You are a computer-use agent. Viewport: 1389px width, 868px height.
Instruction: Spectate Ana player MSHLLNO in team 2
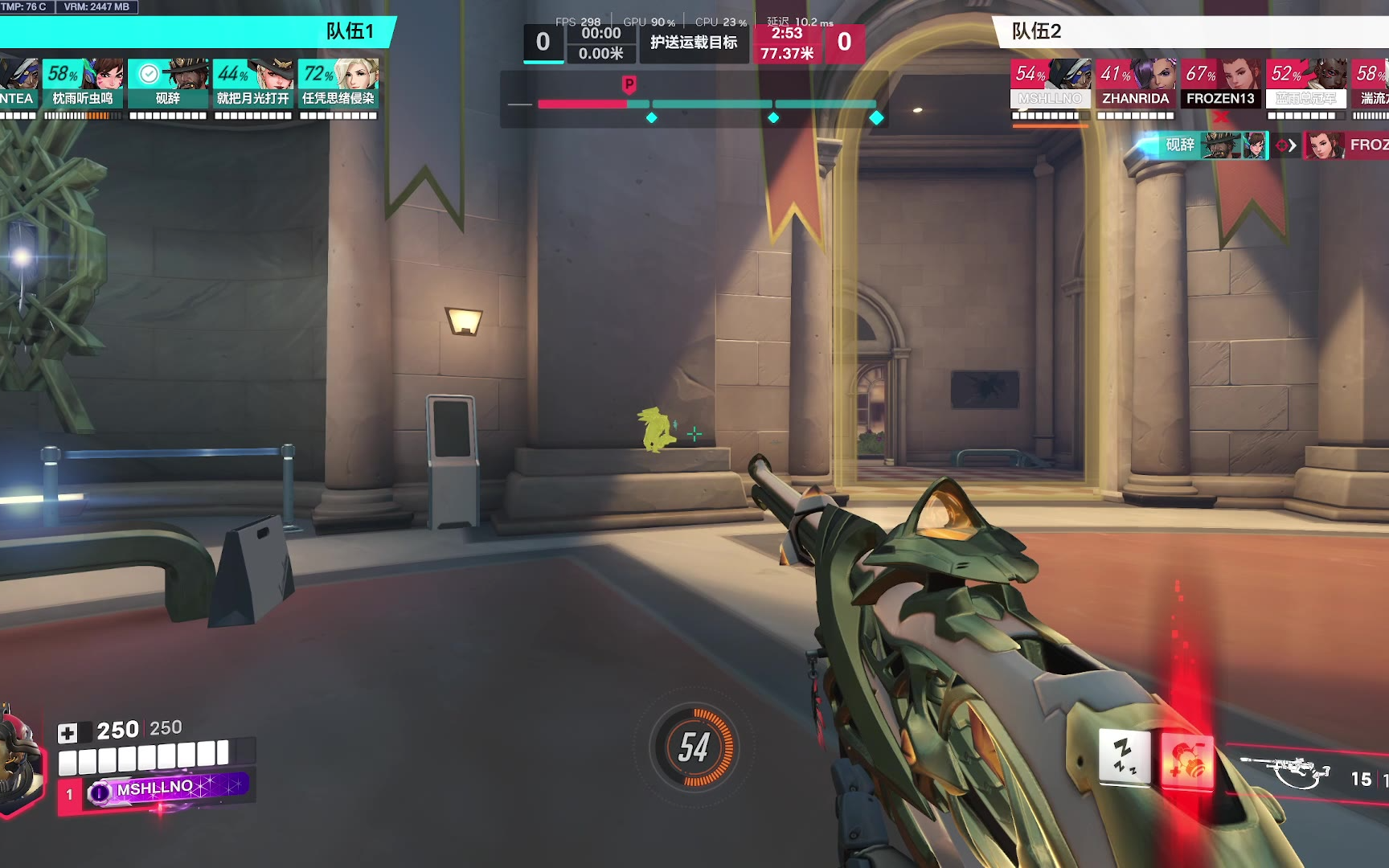pyautogui.click(x=1050, y=84)
